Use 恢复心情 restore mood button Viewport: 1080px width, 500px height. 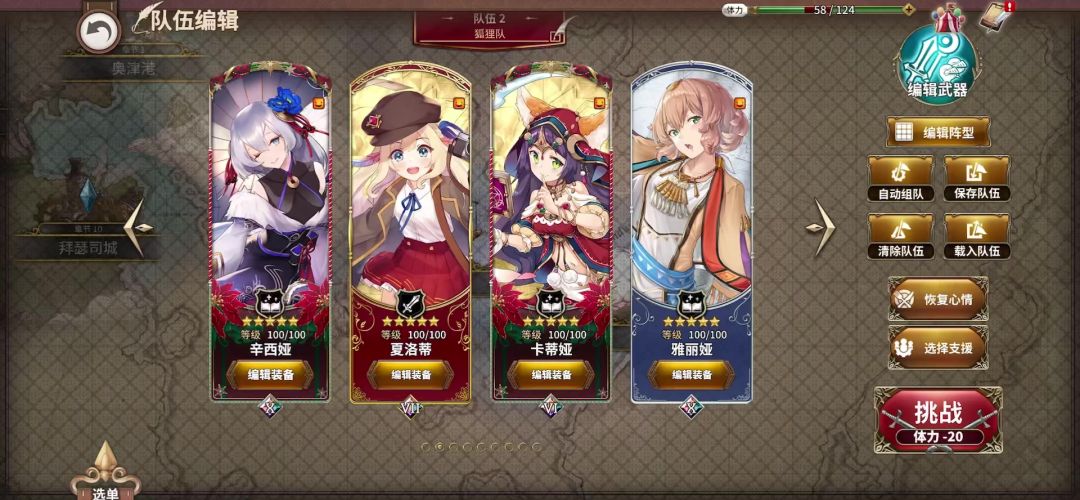pyautogui.click(x=938, y=299)
